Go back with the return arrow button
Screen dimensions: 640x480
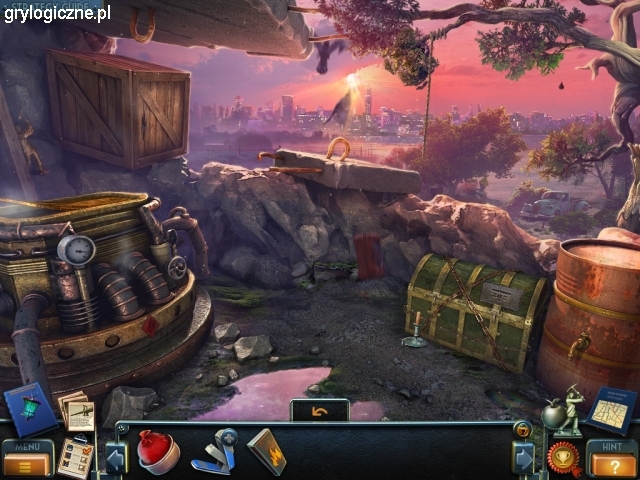[x=319, y=410]
